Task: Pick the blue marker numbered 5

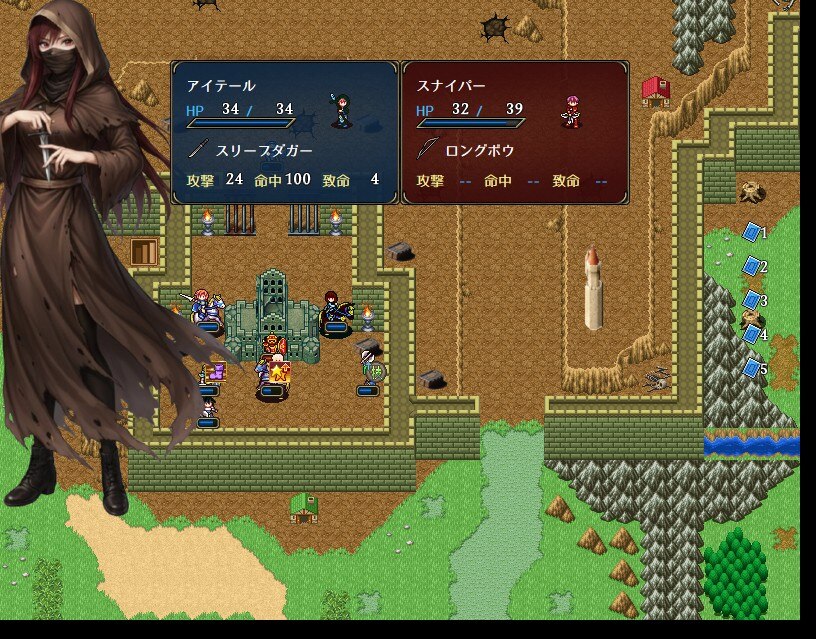Action: [x=752, y=368]
